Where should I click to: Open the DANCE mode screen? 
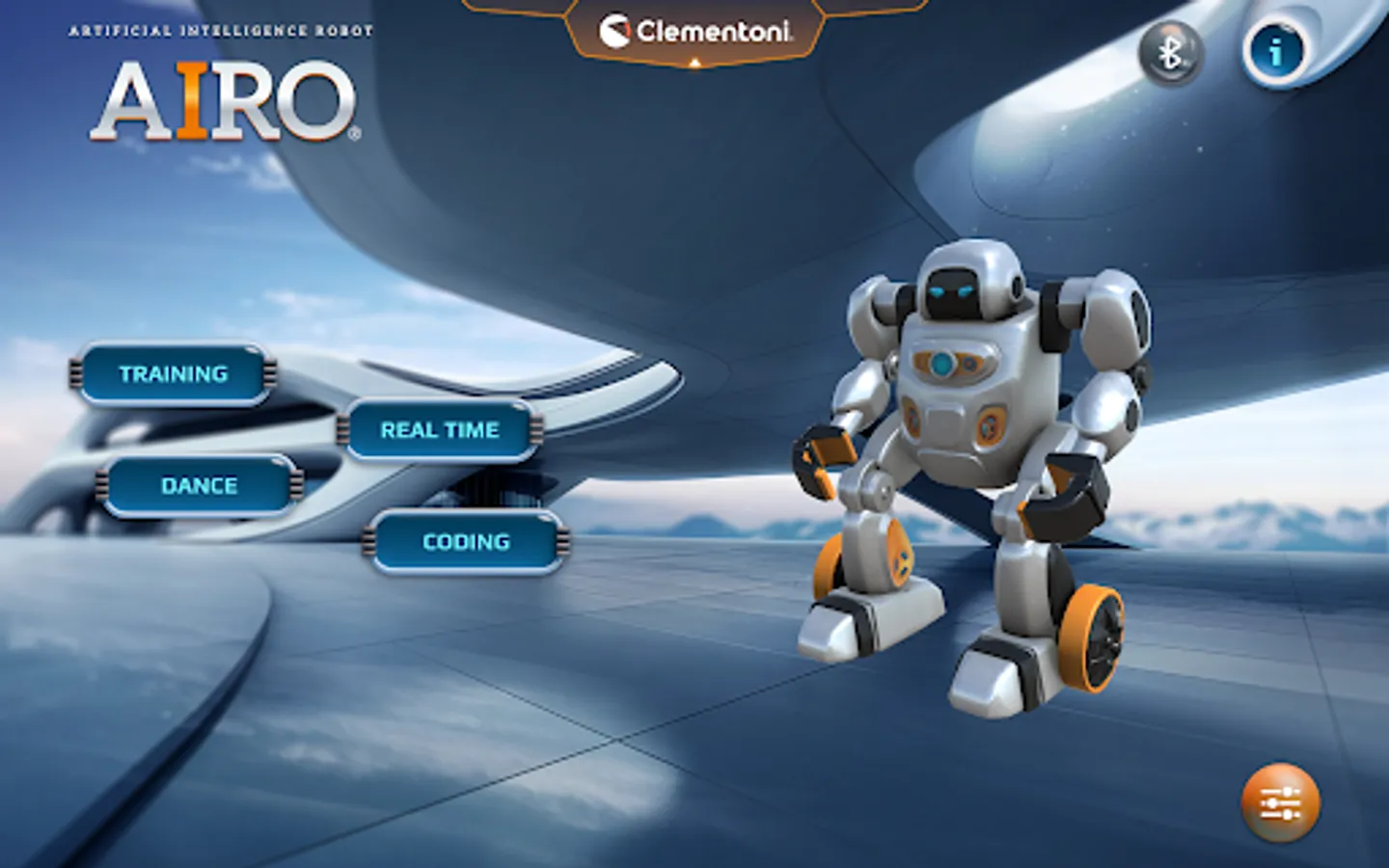tap(197, 486)
